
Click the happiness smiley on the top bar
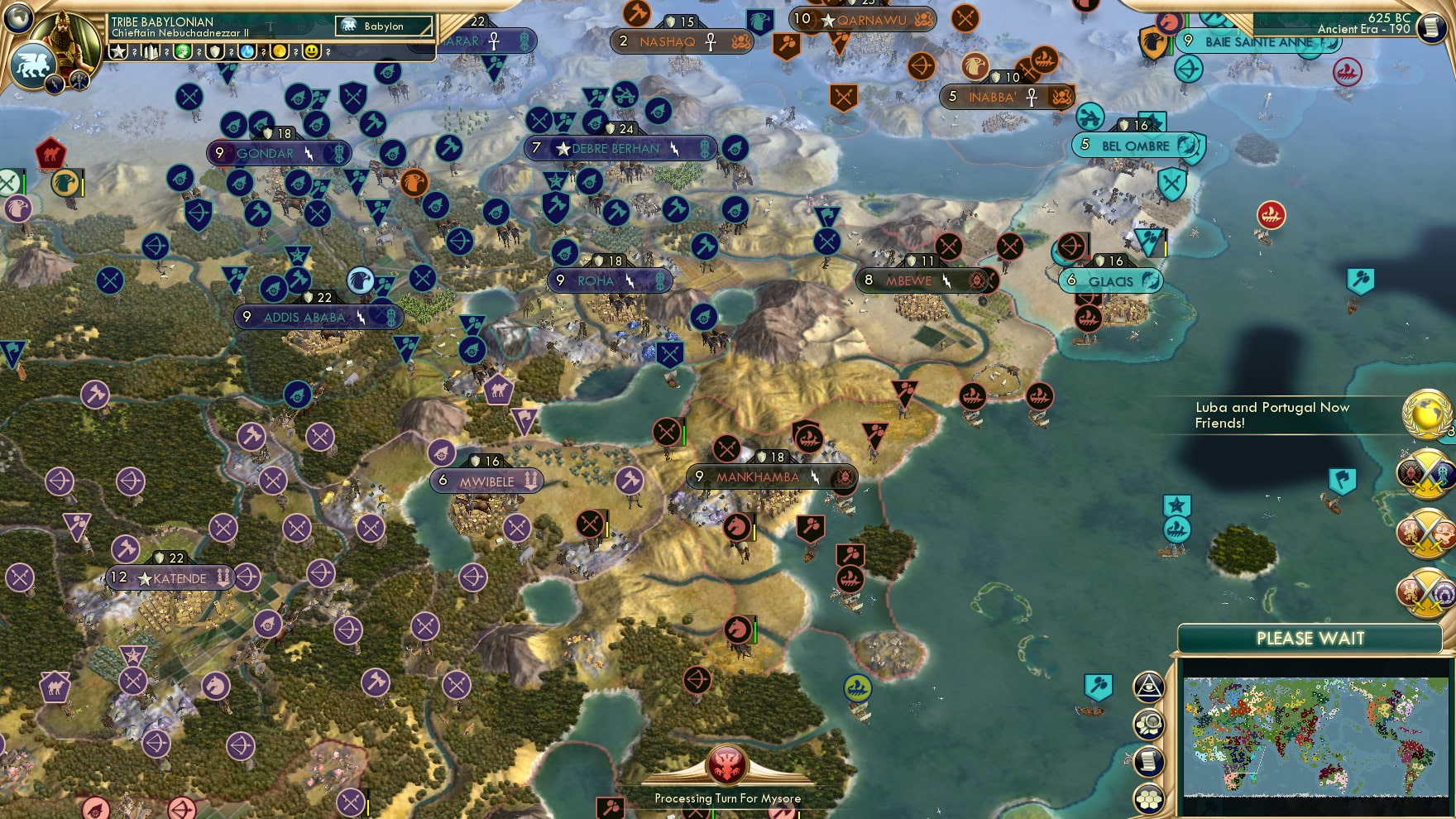click(312, 51)
